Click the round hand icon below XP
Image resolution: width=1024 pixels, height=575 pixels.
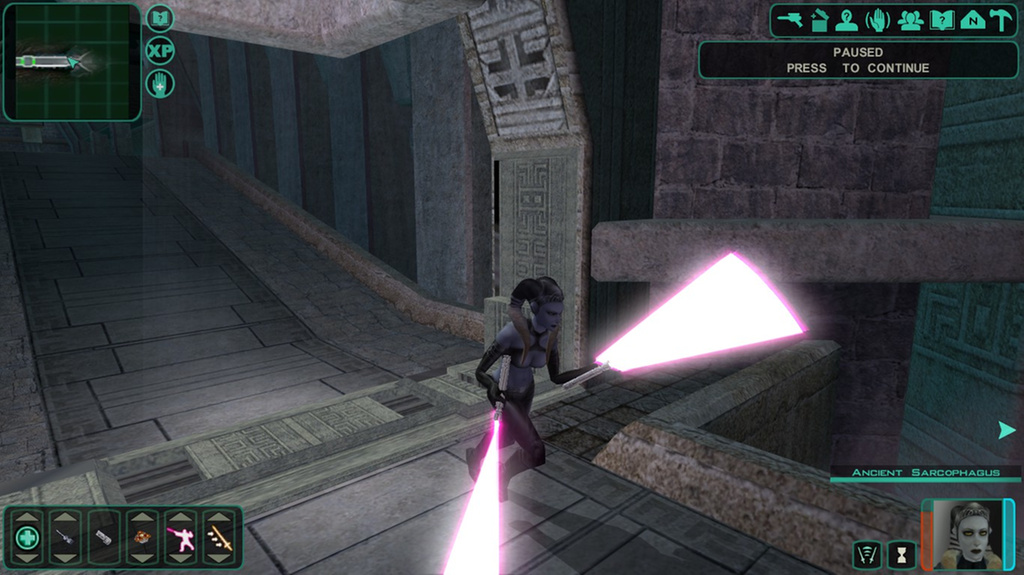click(x=160, y=83)
